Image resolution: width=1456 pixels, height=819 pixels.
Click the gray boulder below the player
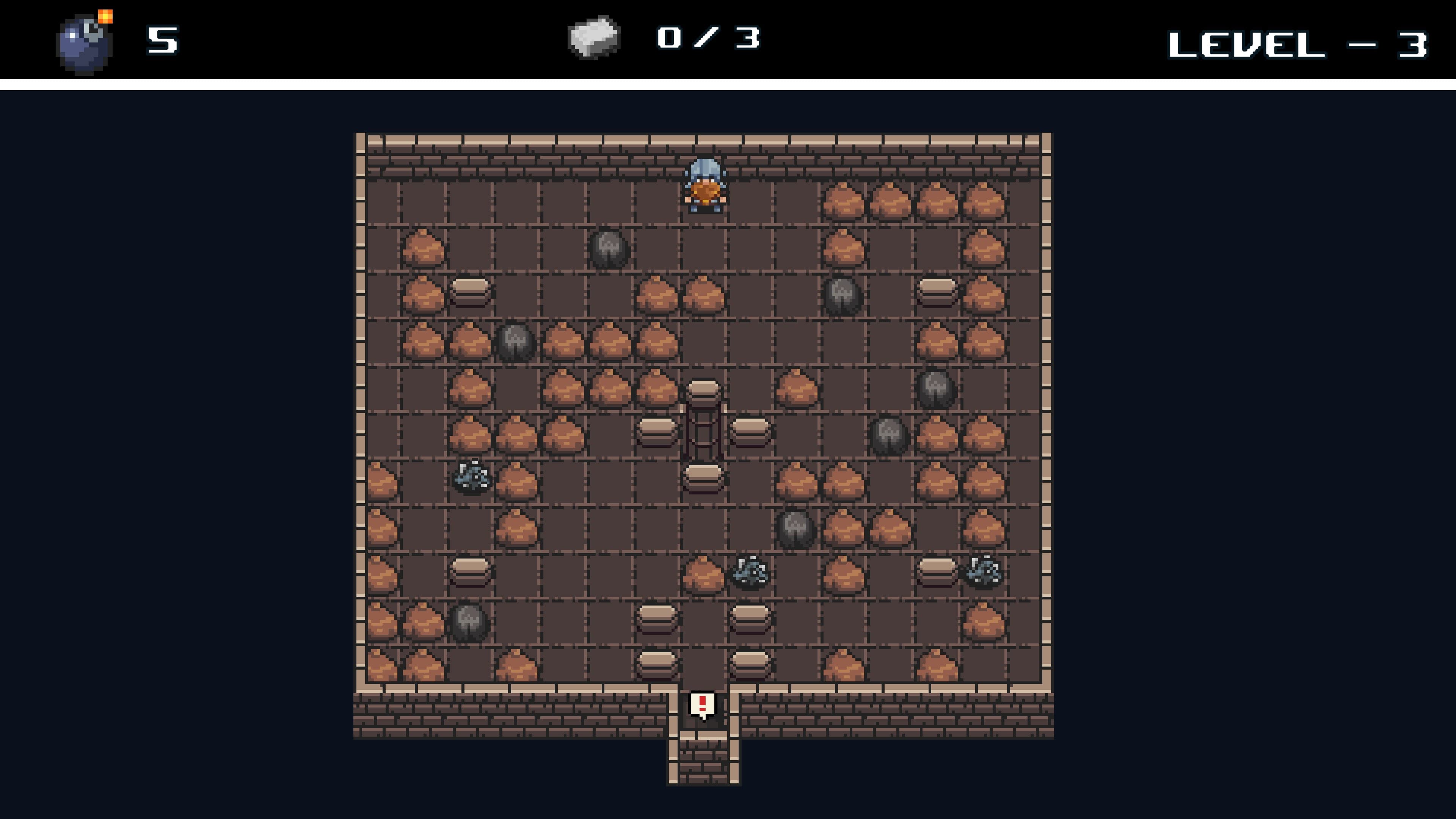point(609,249)
